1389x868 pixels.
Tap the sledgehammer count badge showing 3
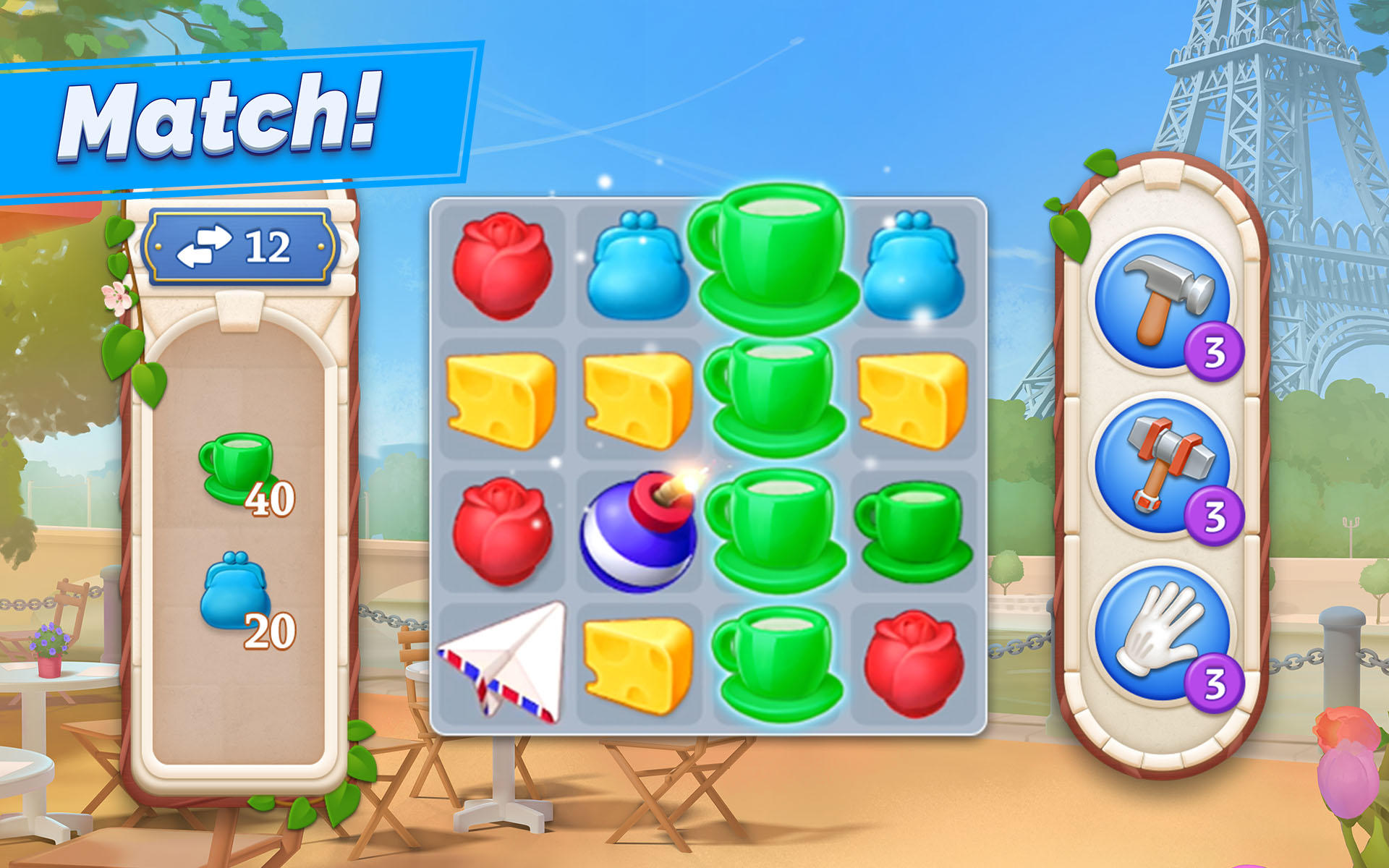click(1216, 515)
